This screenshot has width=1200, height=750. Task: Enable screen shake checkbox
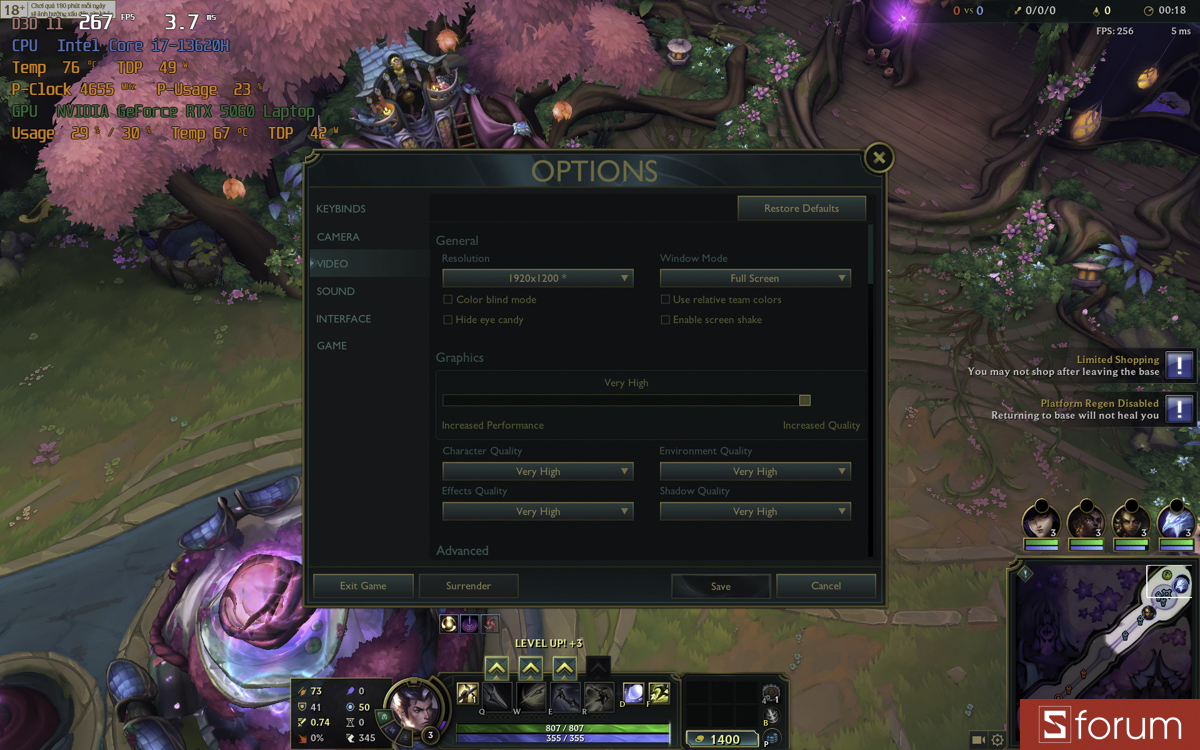665,320
